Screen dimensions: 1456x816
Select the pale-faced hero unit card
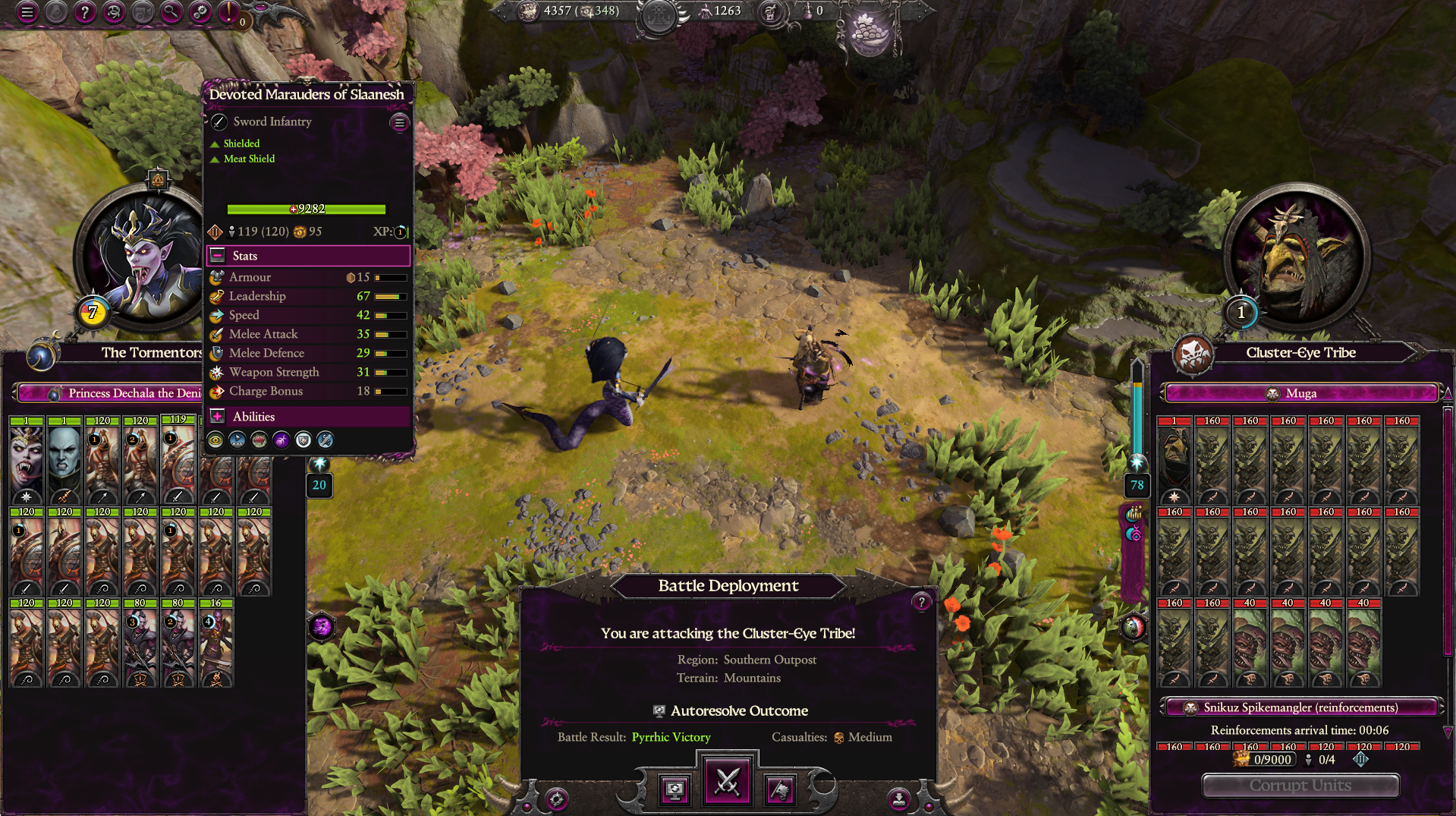pyautogui.click(x=64, y=460)
